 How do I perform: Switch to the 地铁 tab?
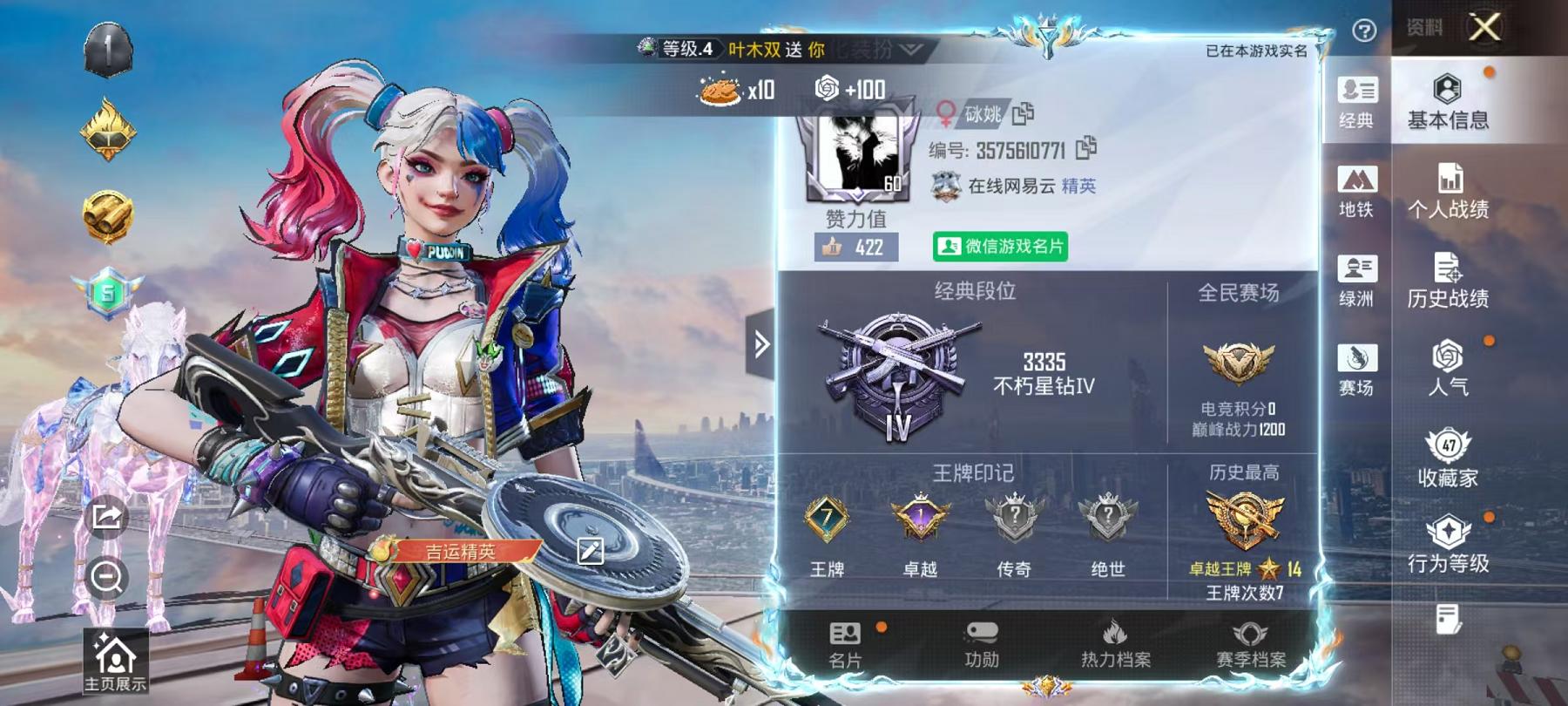coord(1356,187)
